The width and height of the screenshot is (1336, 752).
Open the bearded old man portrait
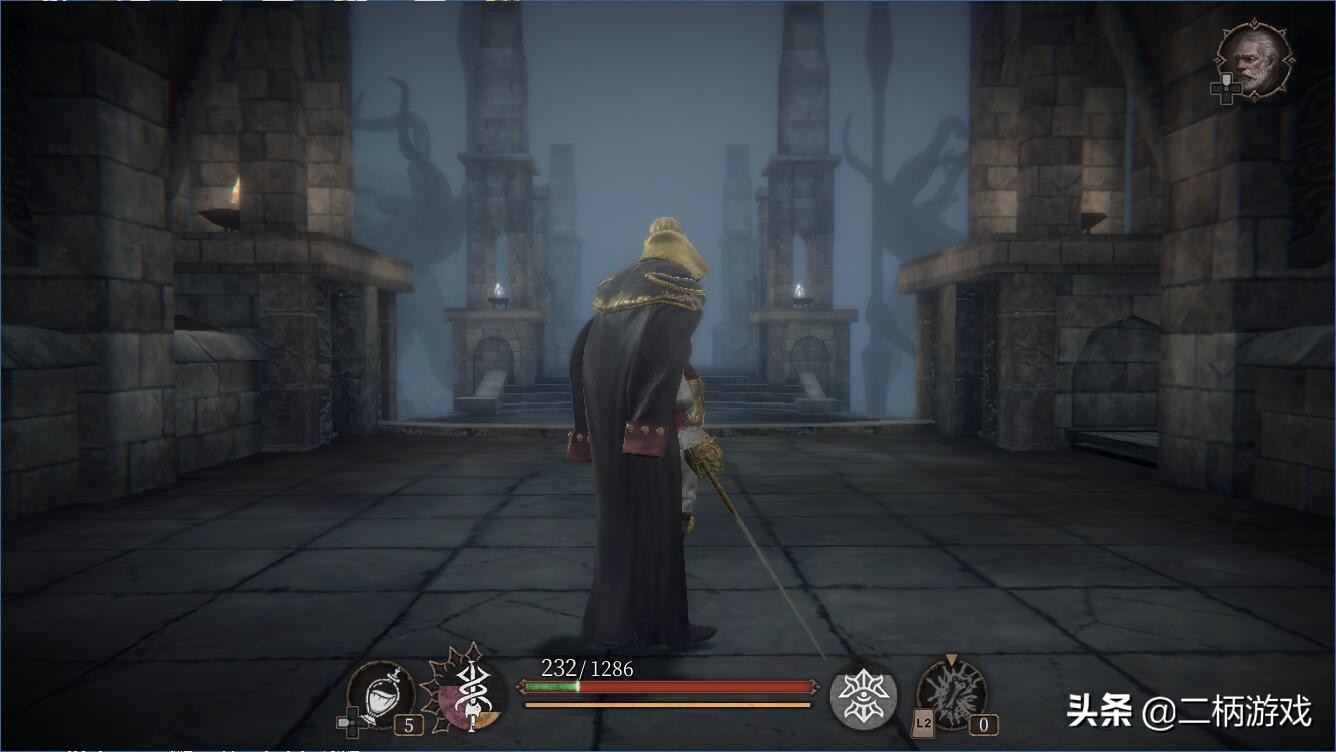[1254, 61]
